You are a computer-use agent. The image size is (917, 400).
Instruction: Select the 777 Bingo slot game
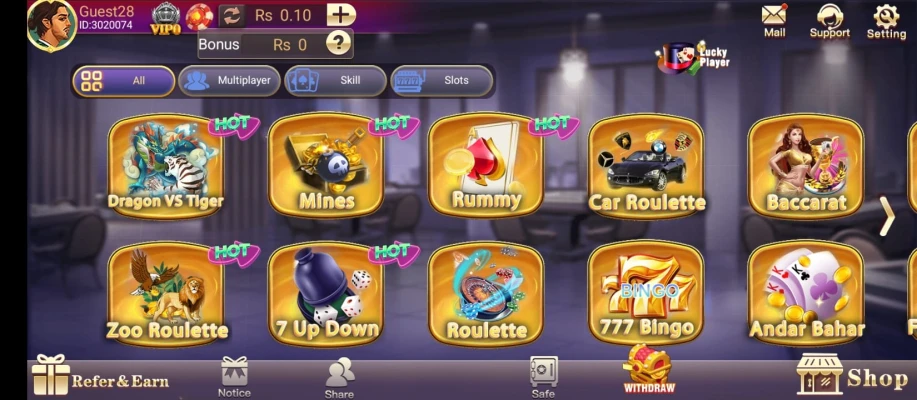(x=646, y=293)
